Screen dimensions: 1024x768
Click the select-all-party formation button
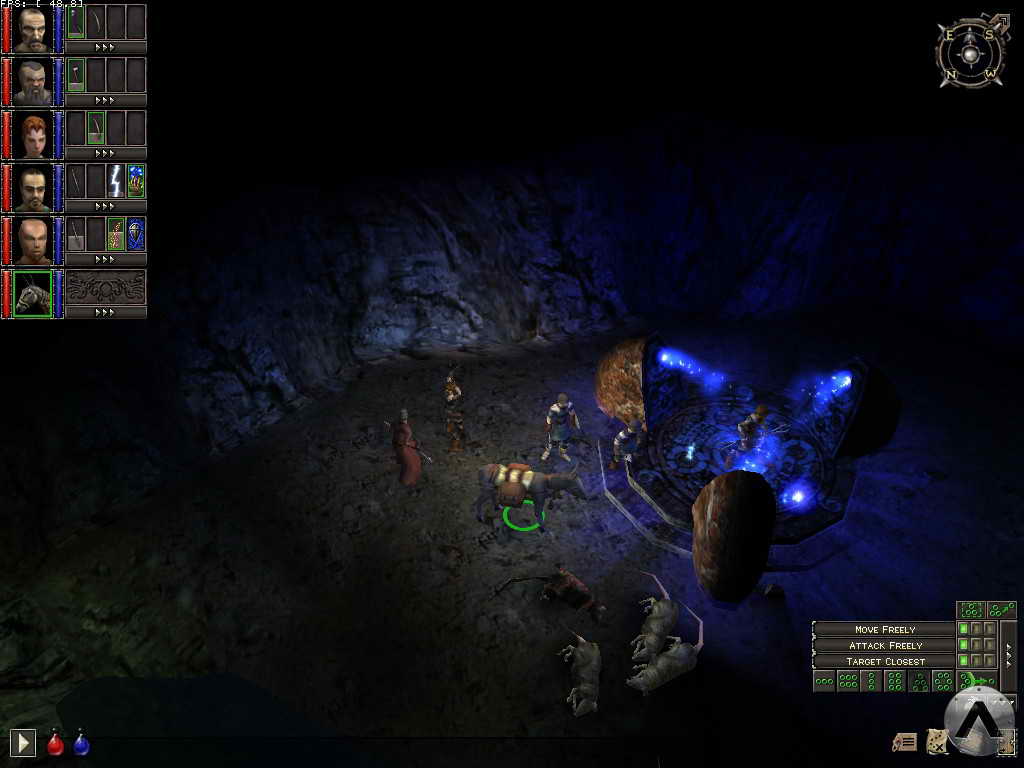(971, 610)
